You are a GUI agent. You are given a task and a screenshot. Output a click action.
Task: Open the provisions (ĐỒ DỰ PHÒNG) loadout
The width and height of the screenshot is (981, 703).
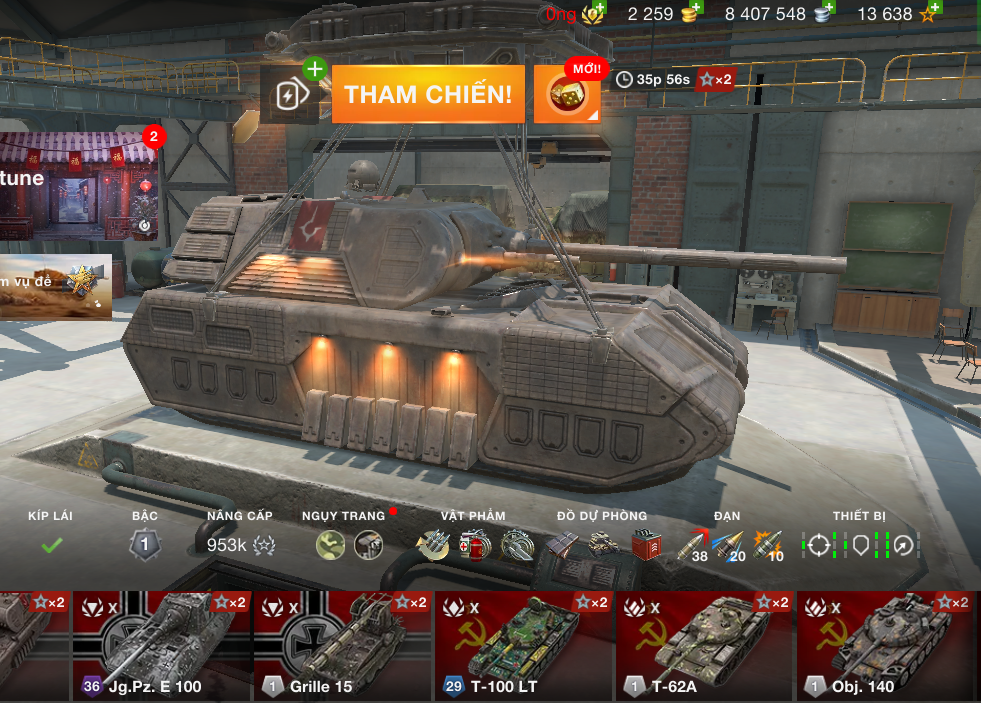click(602, 544)
